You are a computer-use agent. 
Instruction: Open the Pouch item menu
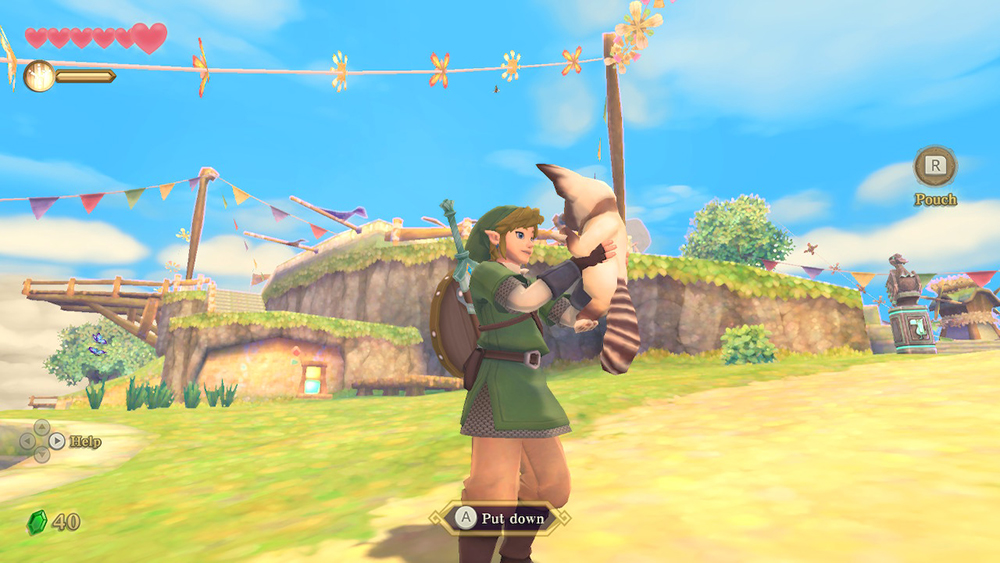click(x=935, y=167)
